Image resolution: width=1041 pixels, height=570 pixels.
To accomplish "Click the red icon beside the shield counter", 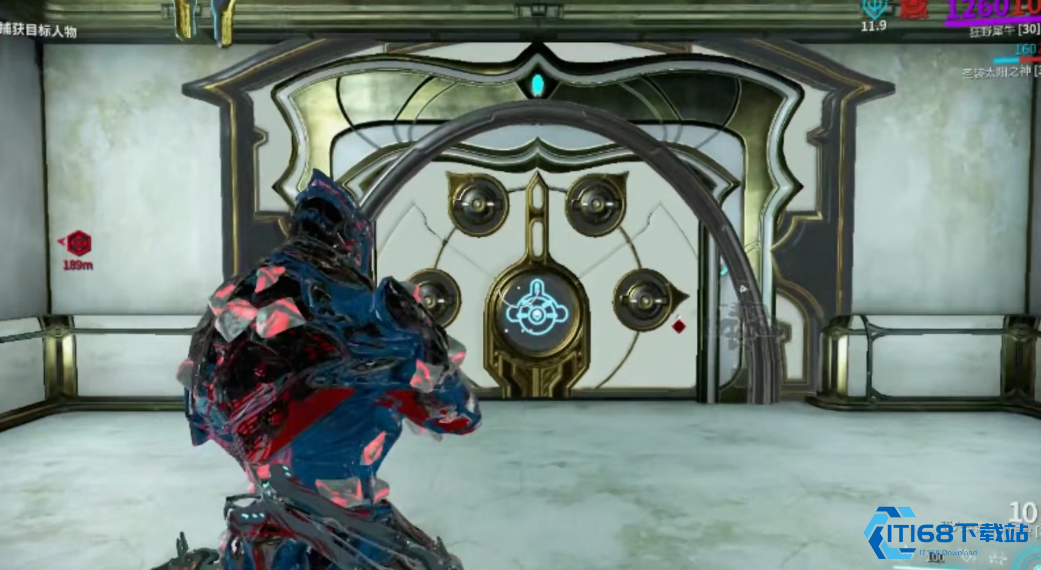I will [x=912, y=9].
